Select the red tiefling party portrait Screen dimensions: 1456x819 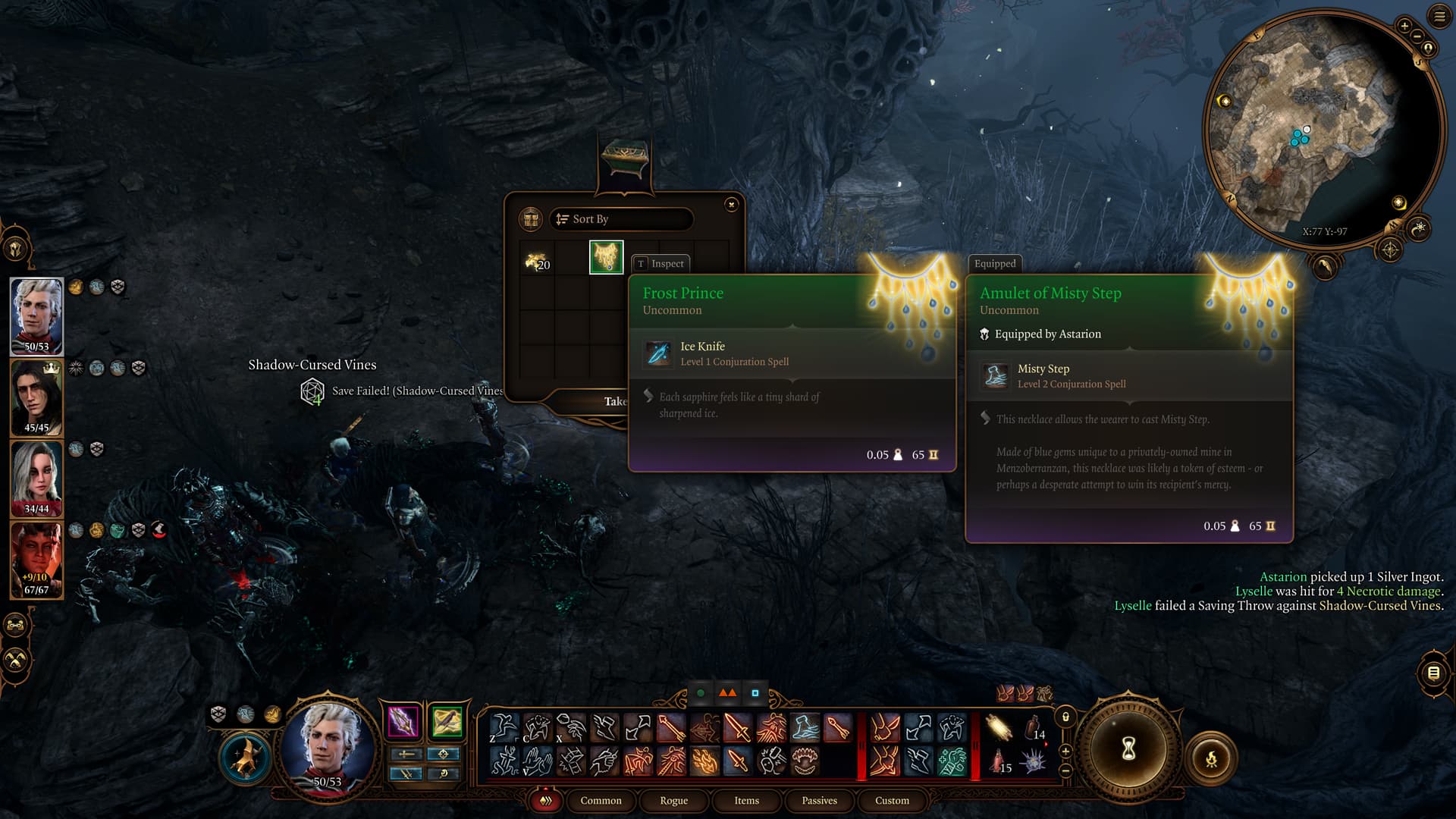click(36, 559)
